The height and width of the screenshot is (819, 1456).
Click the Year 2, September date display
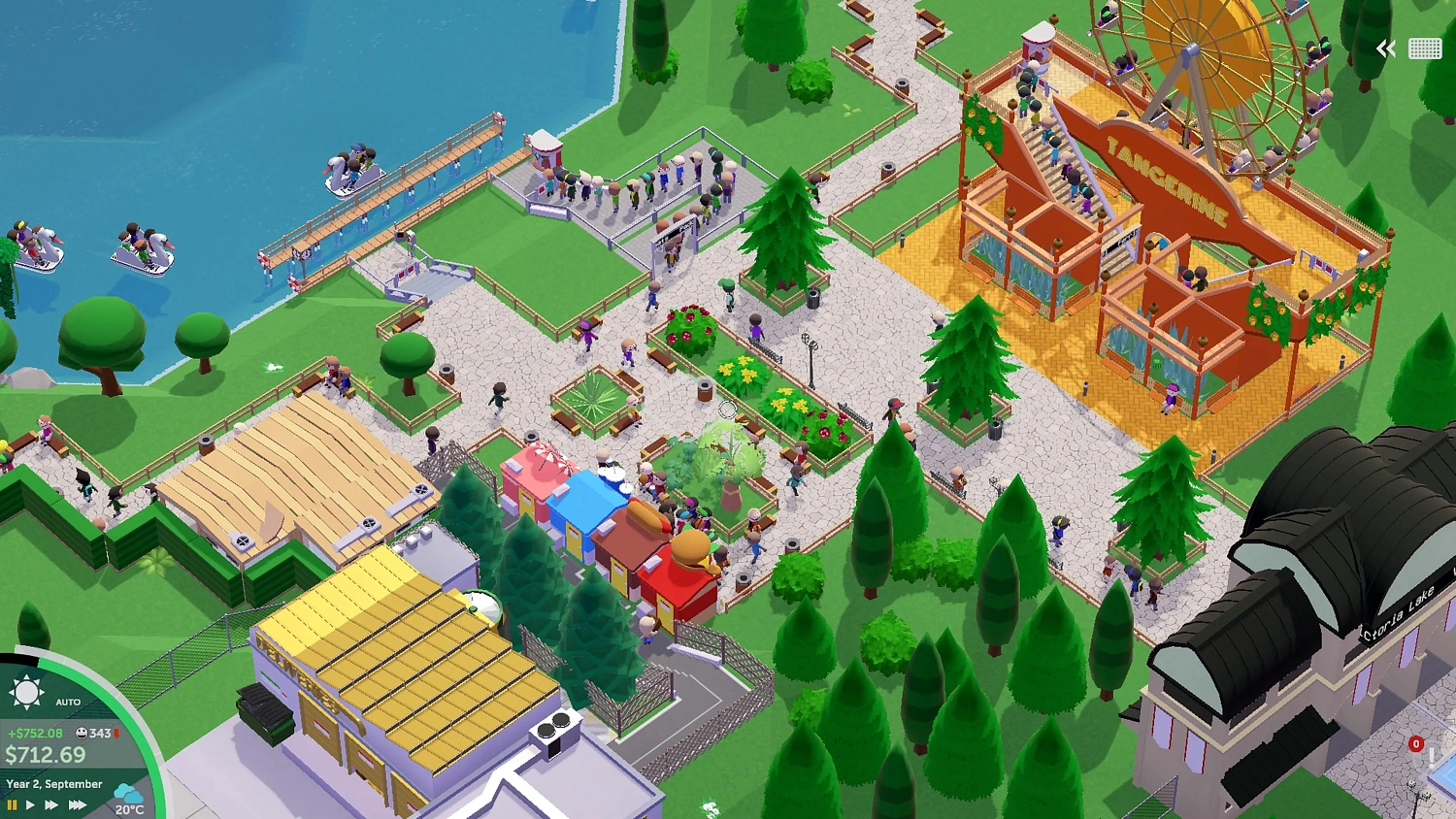coord(54,783)
